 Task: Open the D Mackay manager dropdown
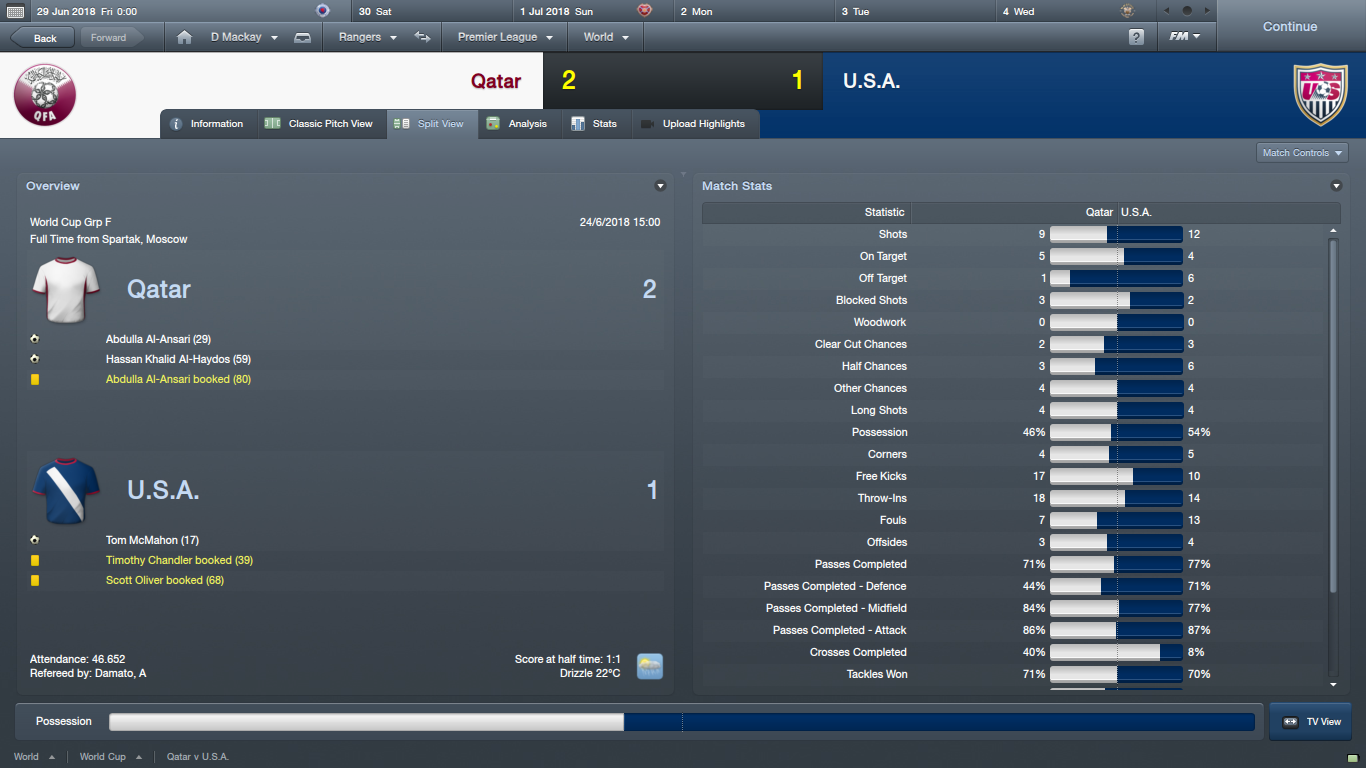coord(244,37)
